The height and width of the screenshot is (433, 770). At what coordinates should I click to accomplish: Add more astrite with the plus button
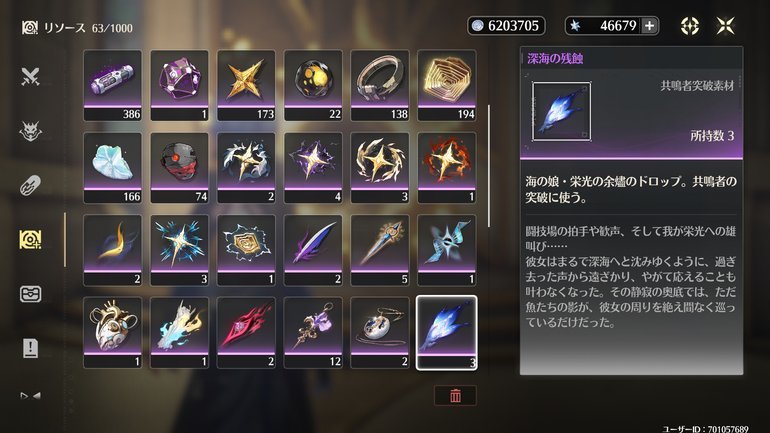tap(649, 26)
